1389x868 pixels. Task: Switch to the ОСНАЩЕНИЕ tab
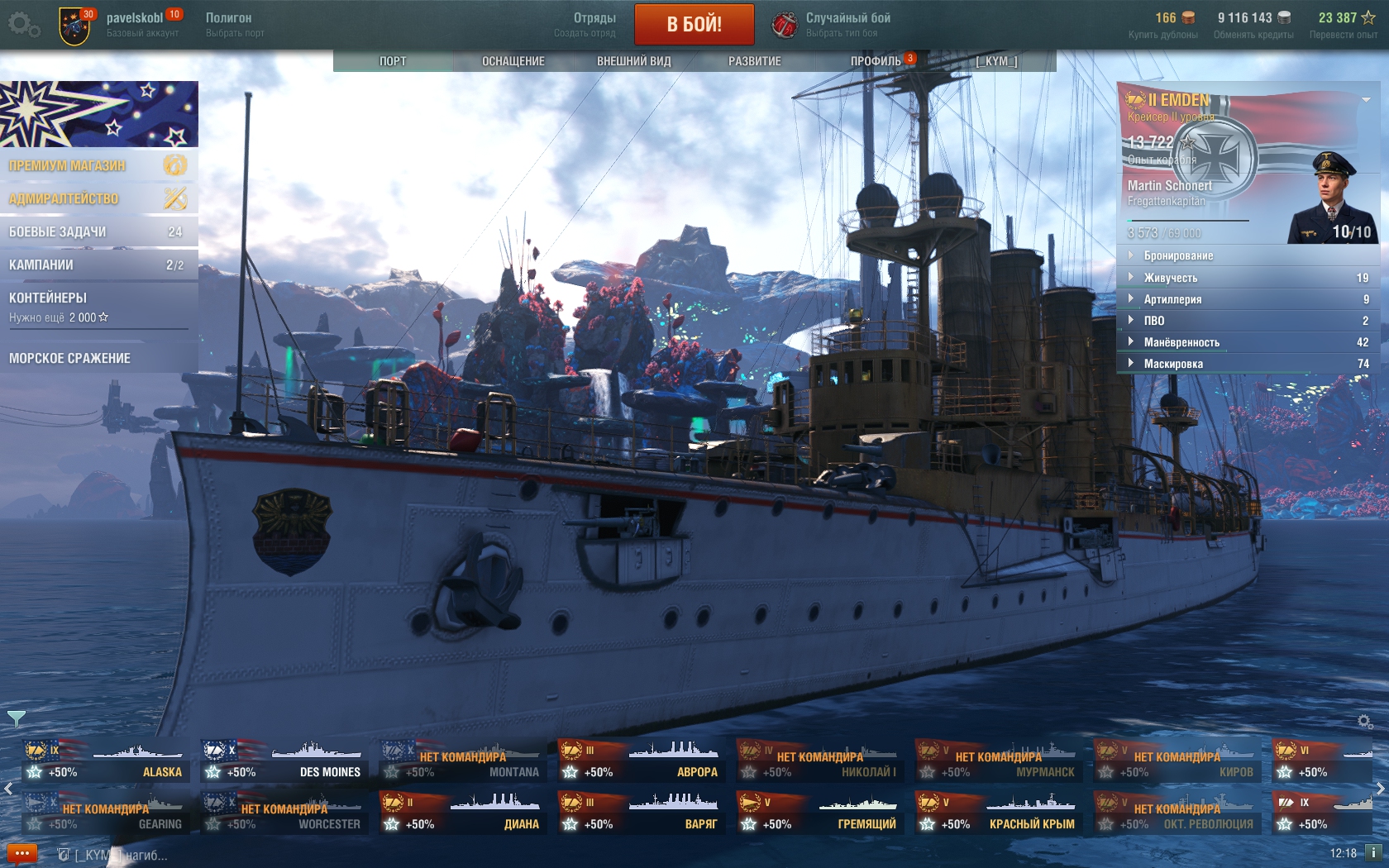(513, 61)
